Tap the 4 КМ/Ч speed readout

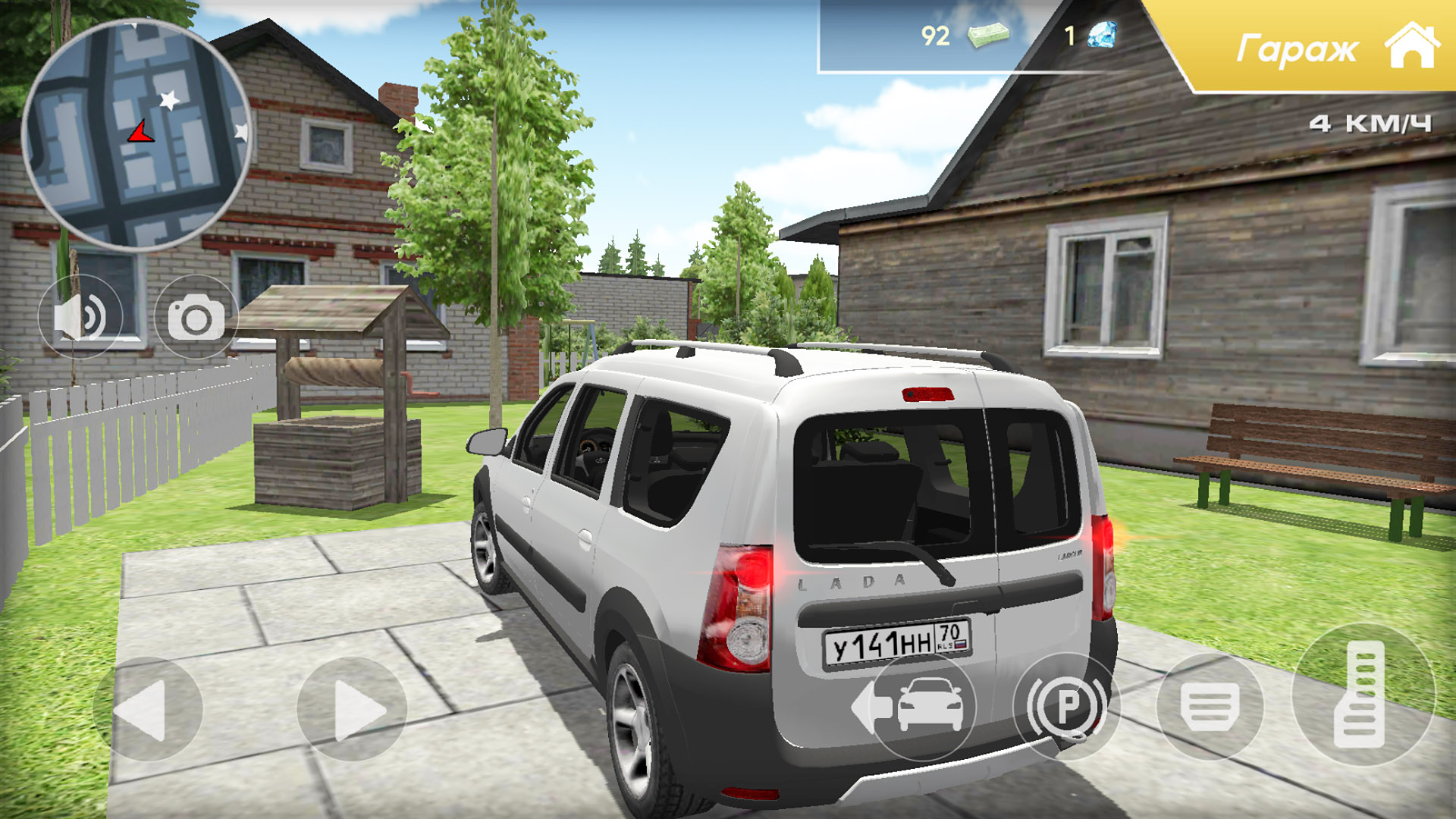1370,121
